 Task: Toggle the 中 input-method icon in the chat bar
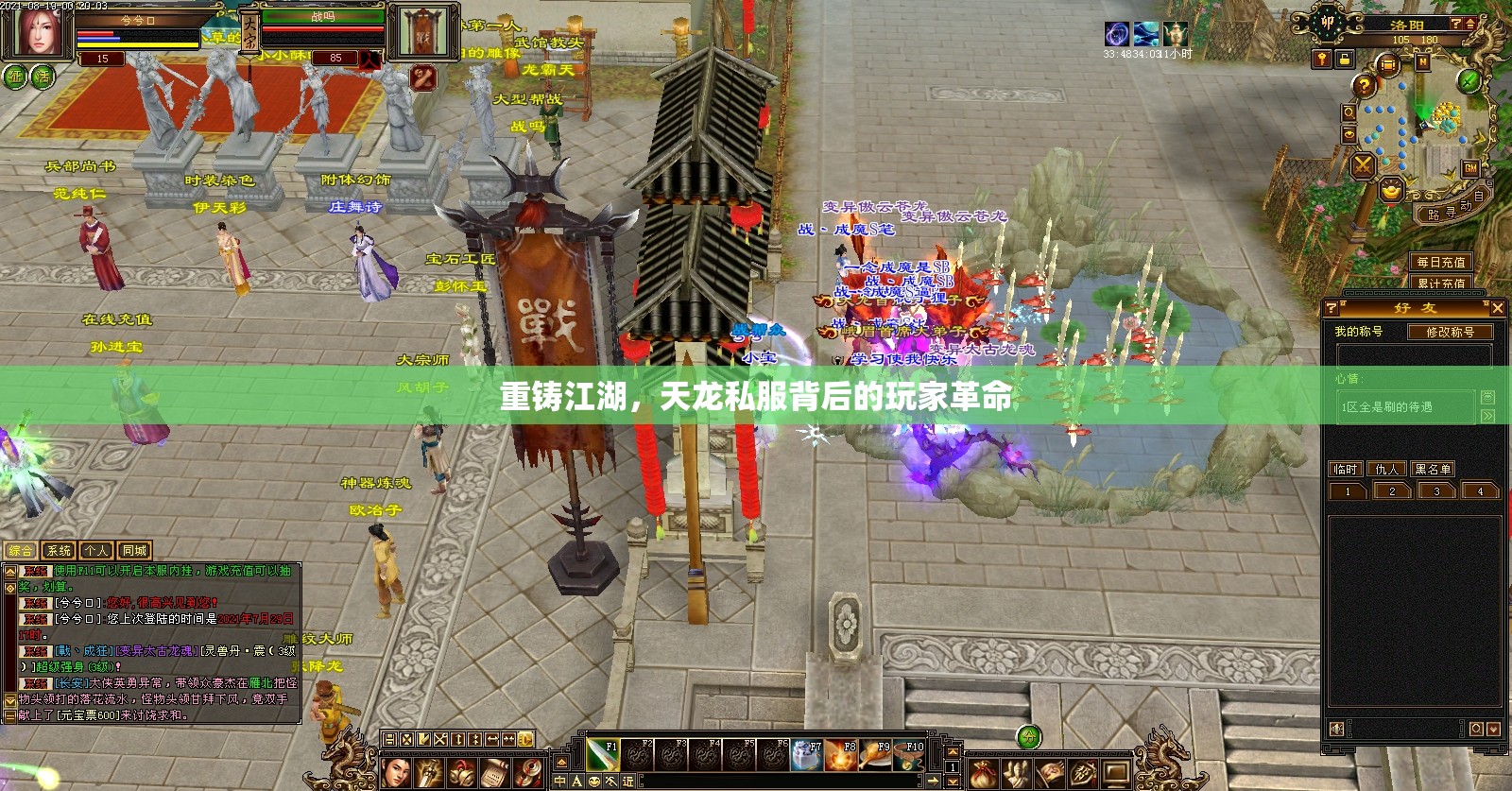click(x=559, y=782)
